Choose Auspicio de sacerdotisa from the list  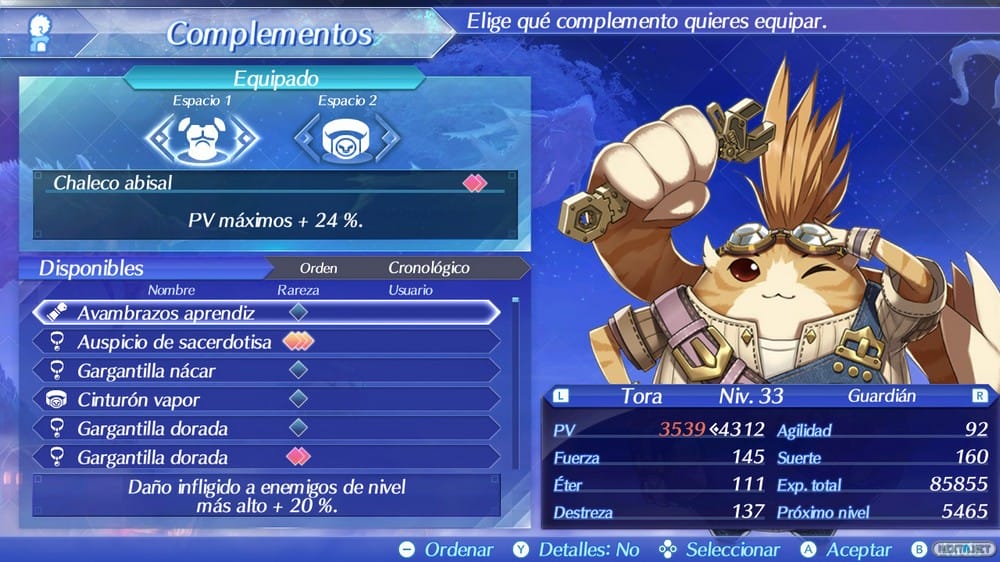[x=265, y=342]
